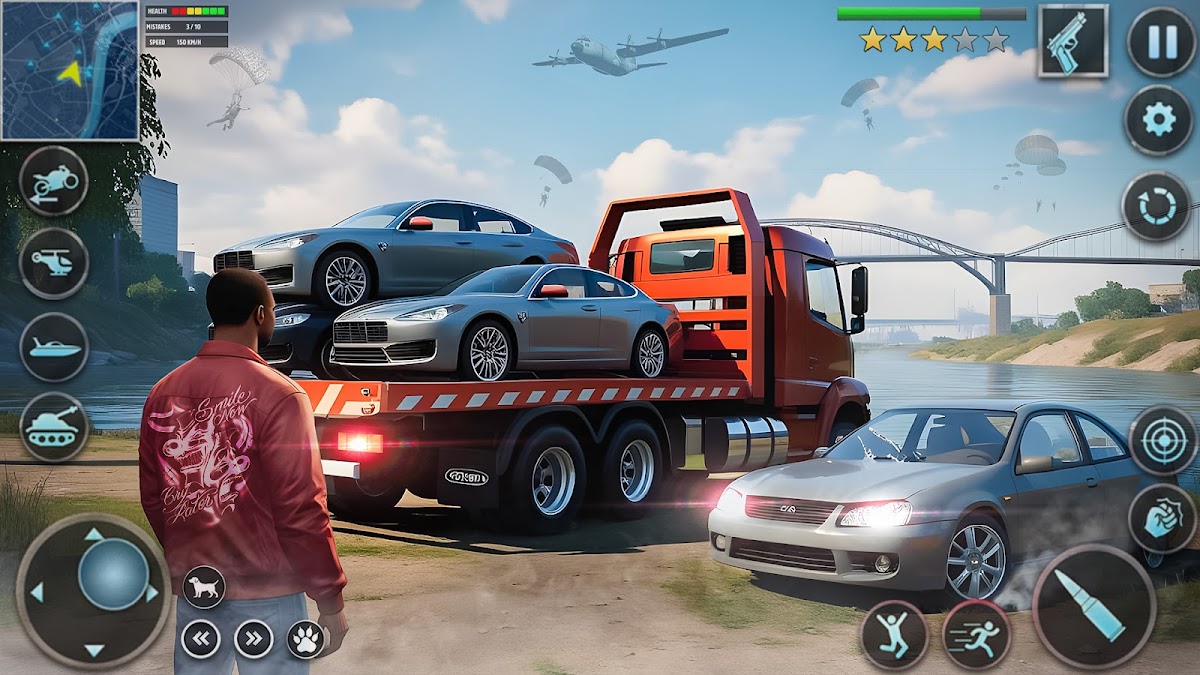Screen dimensions: 1200x675
Task: Make the character jump
Action: pyautogui.click(x=894, y=634)
